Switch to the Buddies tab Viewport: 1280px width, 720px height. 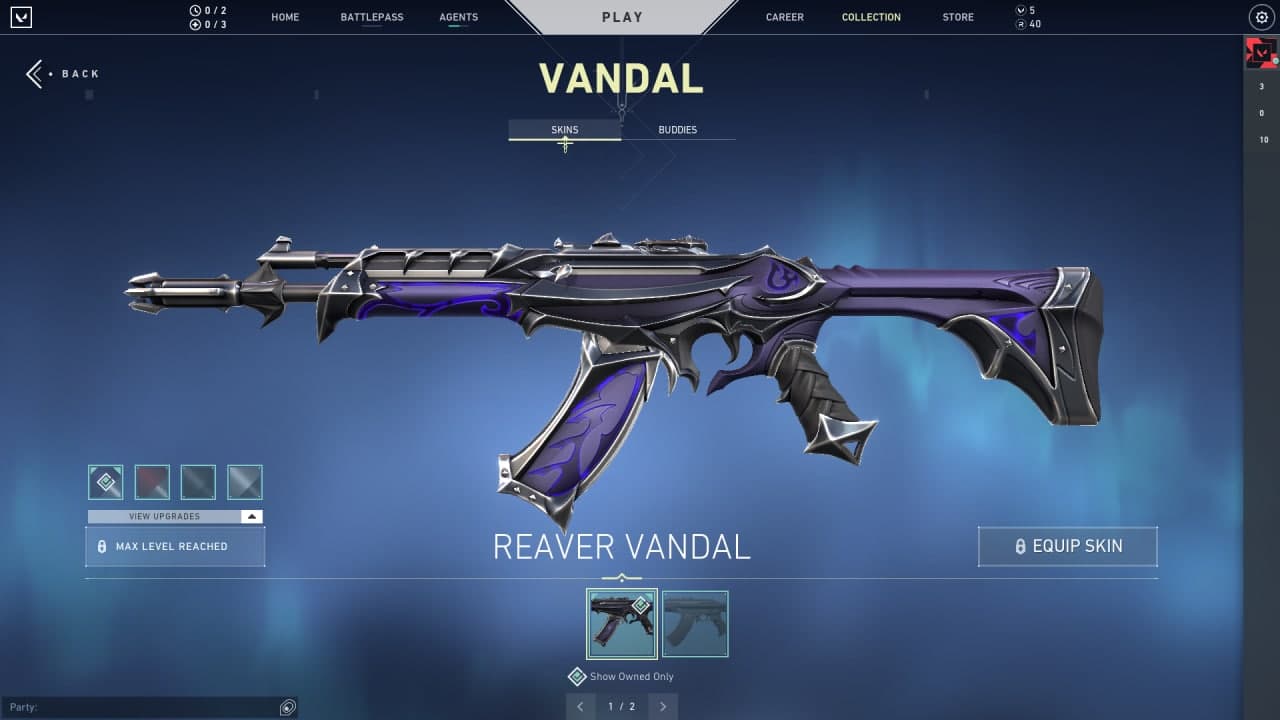tap(678, 129)
